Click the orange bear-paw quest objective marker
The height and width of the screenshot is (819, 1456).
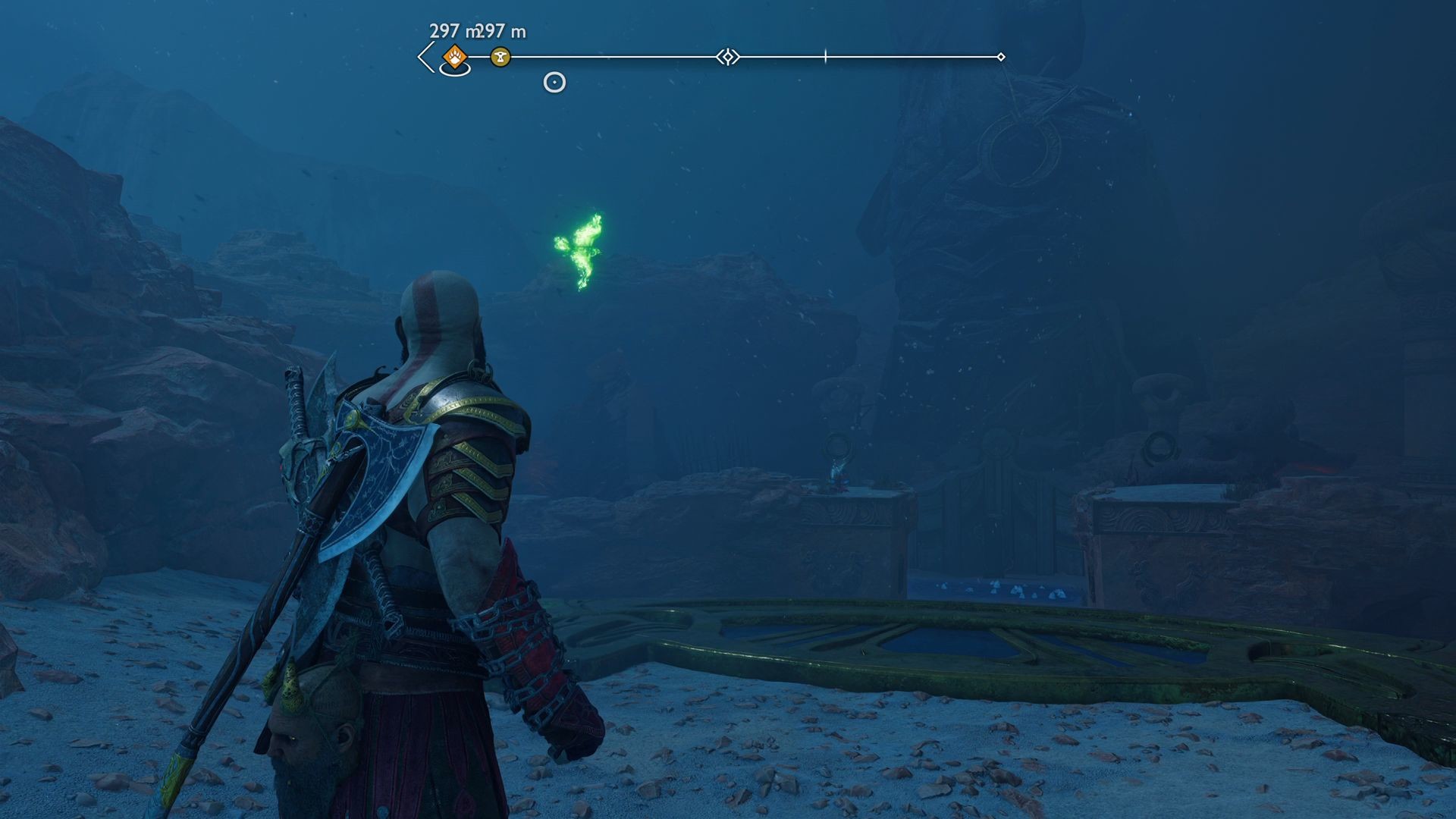tap(454, 55)
